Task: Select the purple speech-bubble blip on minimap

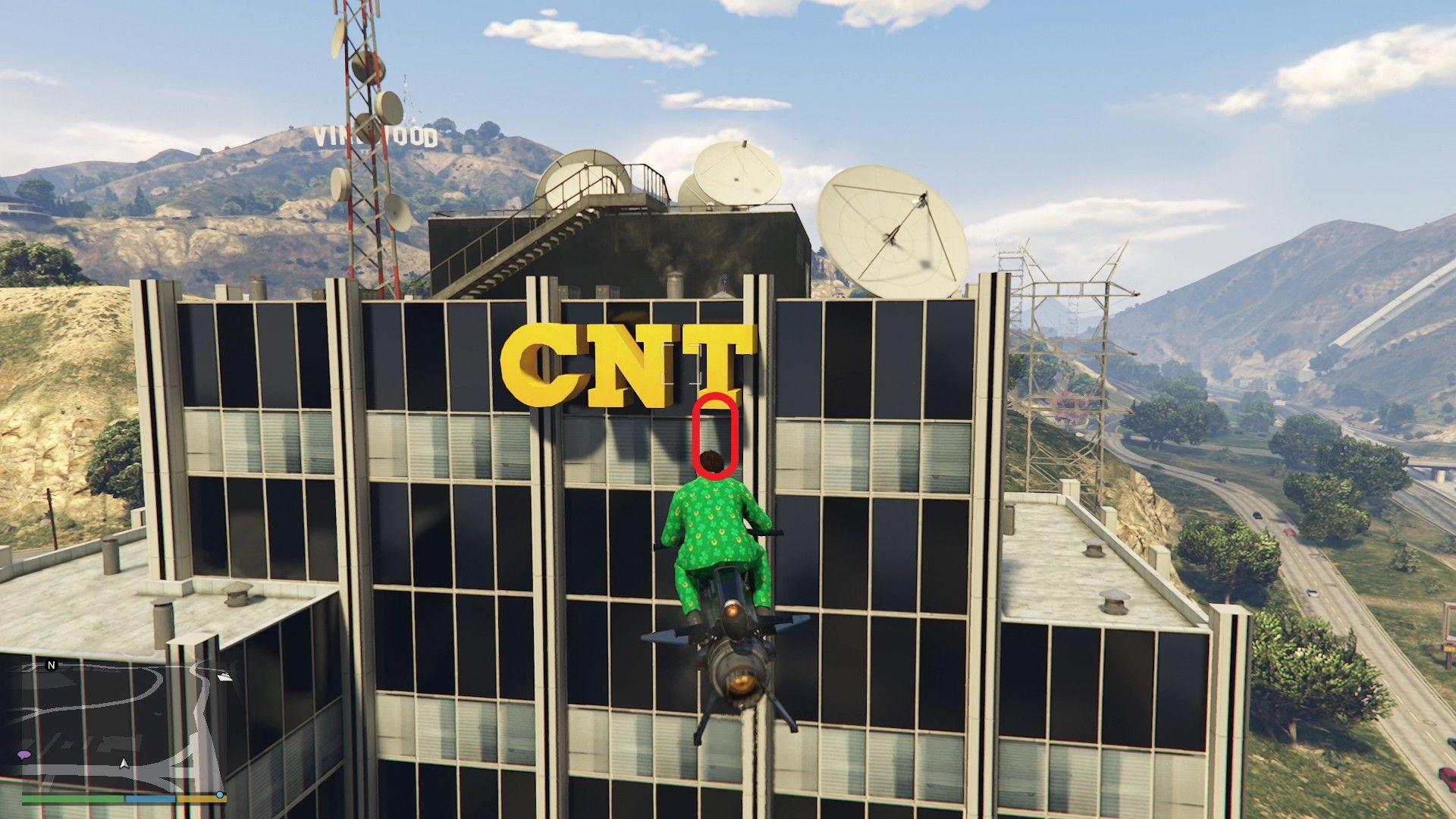Action: click(x=25, y=755)
